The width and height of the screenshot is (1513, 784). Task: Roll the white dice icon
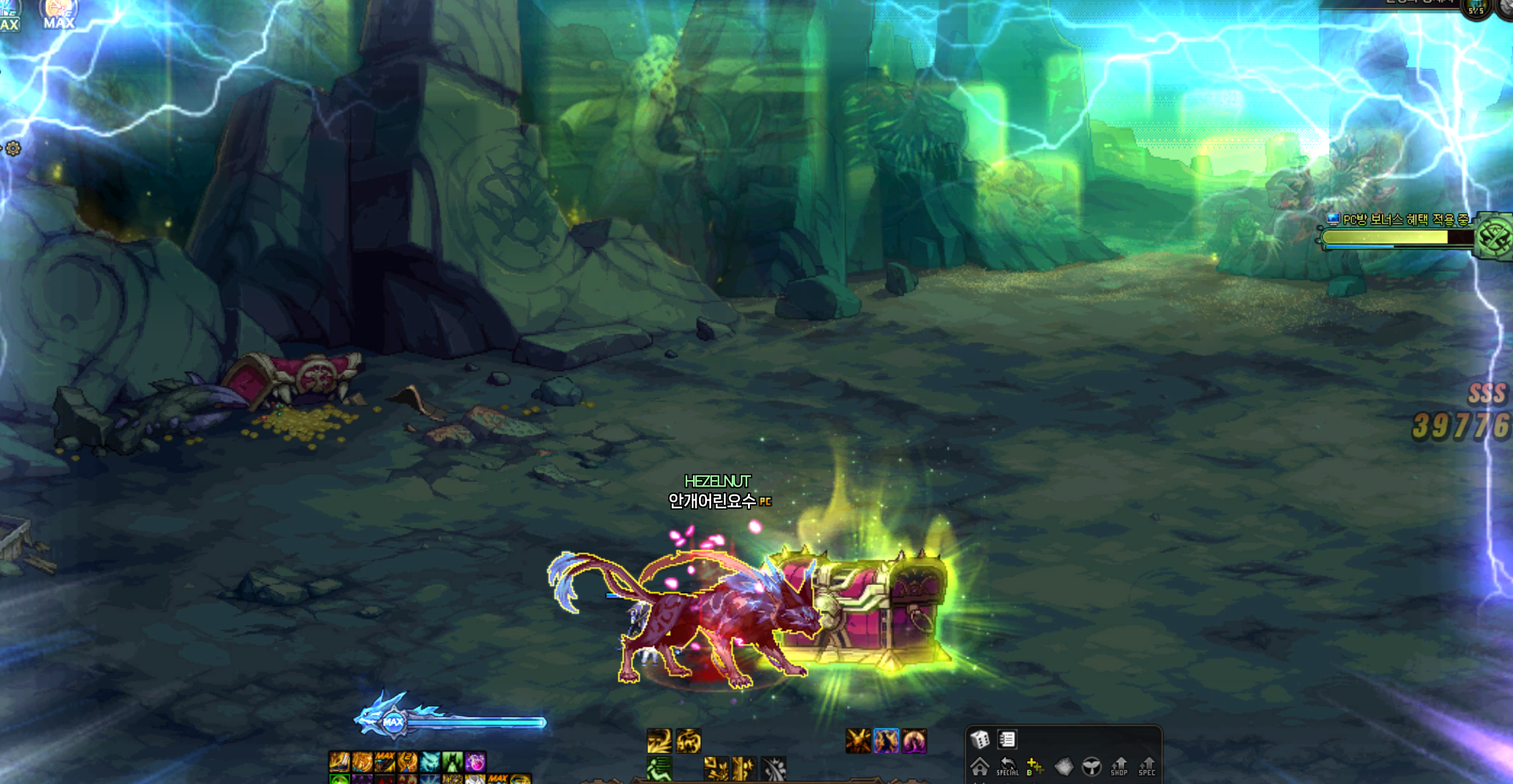click(980, 739)
